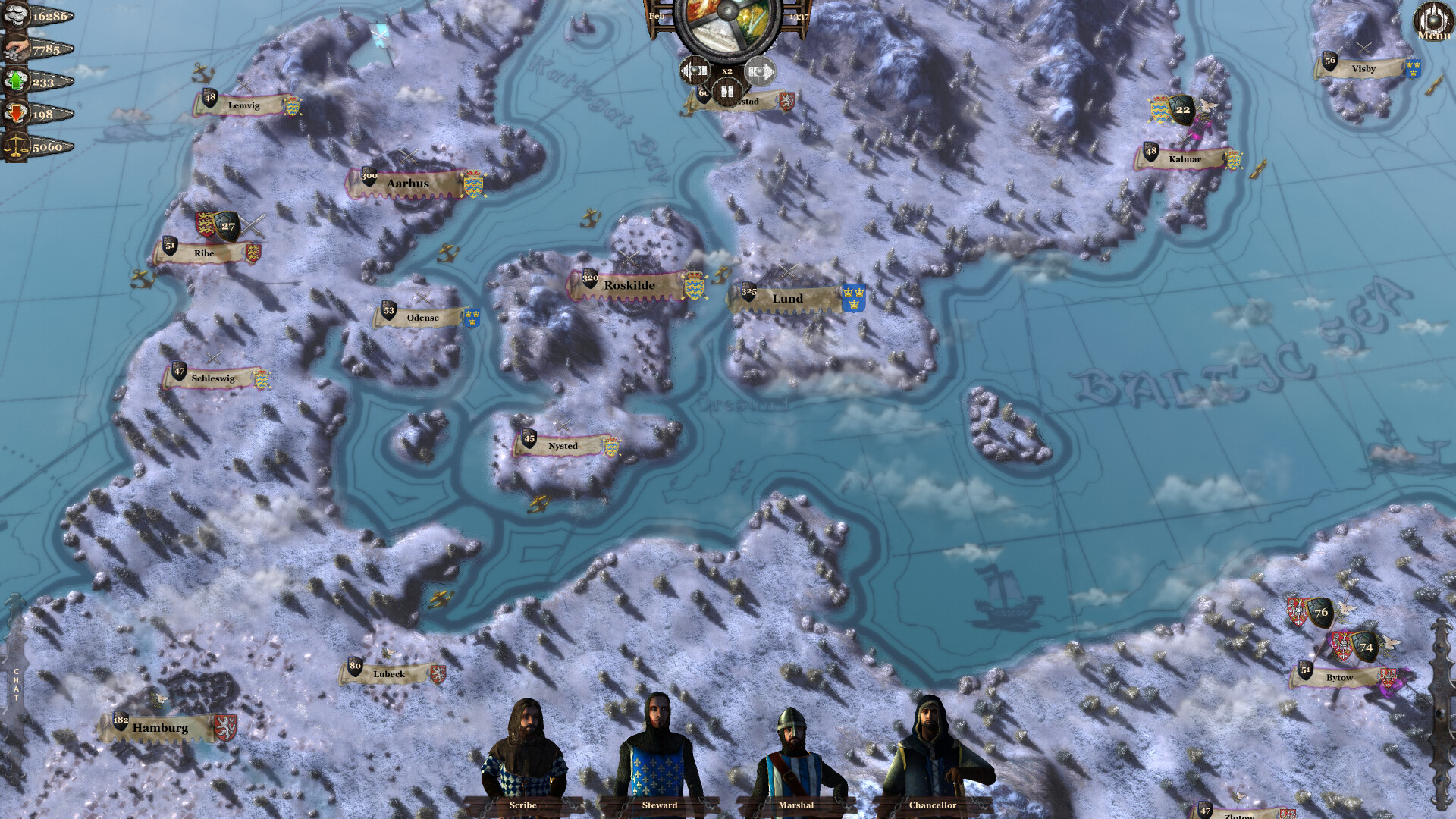Select the army shield numbered 27 near Ribe
The image size is (1456, 819).
pyautogui.click(x=226, y=225)
